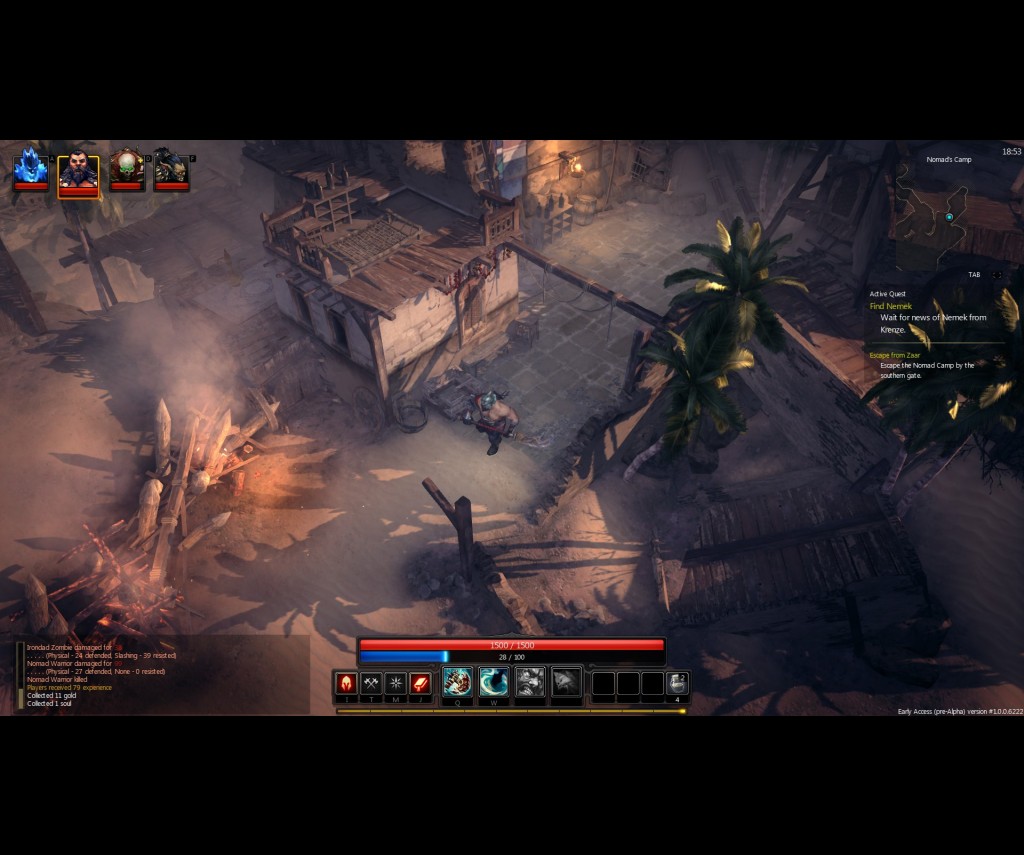1024x855 pixels.
Task: Activate the W whirlwind ability
Action: [x=494, y=682]
